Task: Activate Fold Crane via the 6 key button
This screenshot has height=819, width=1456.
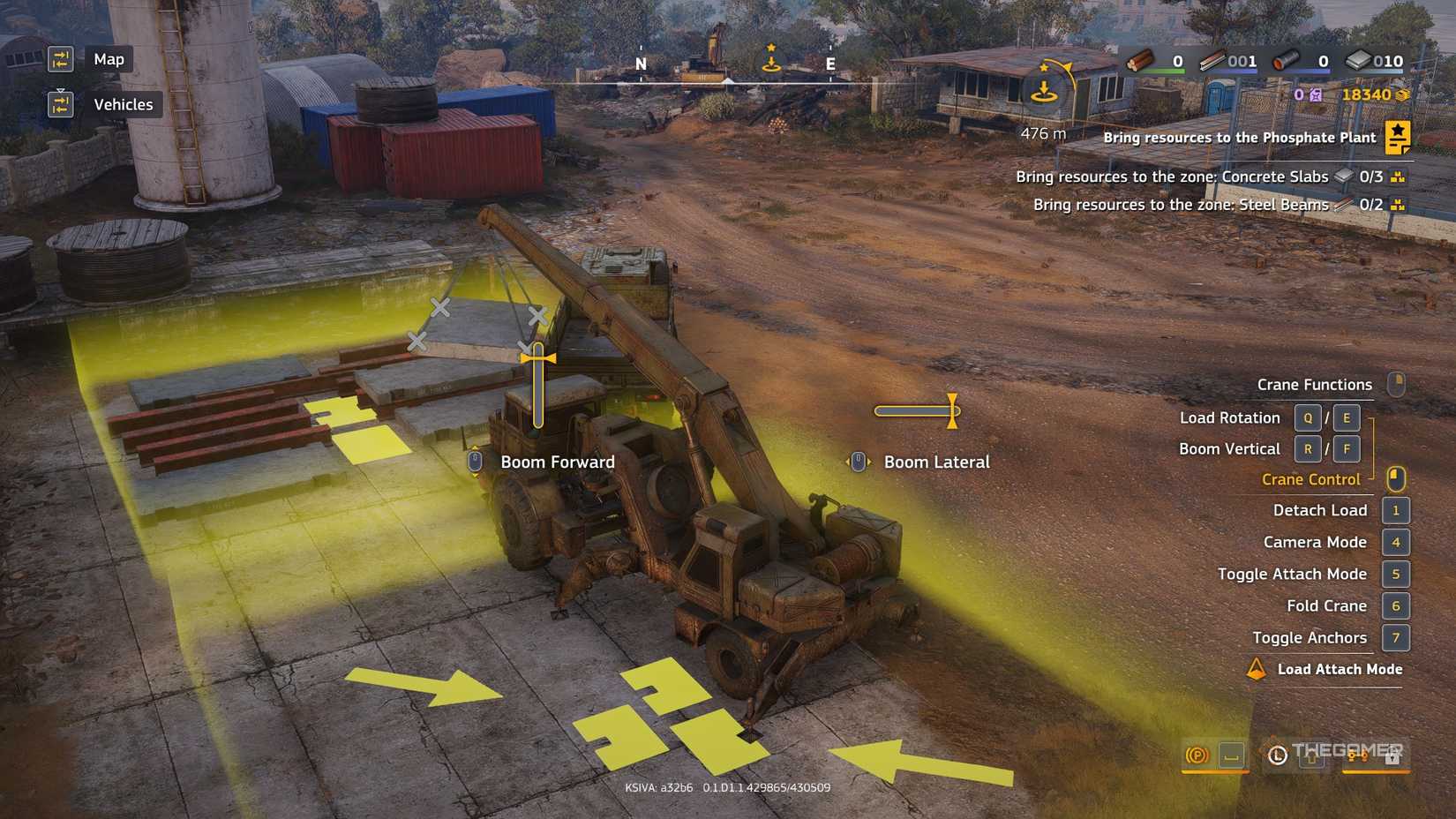Action: (x=1396, y=606)
